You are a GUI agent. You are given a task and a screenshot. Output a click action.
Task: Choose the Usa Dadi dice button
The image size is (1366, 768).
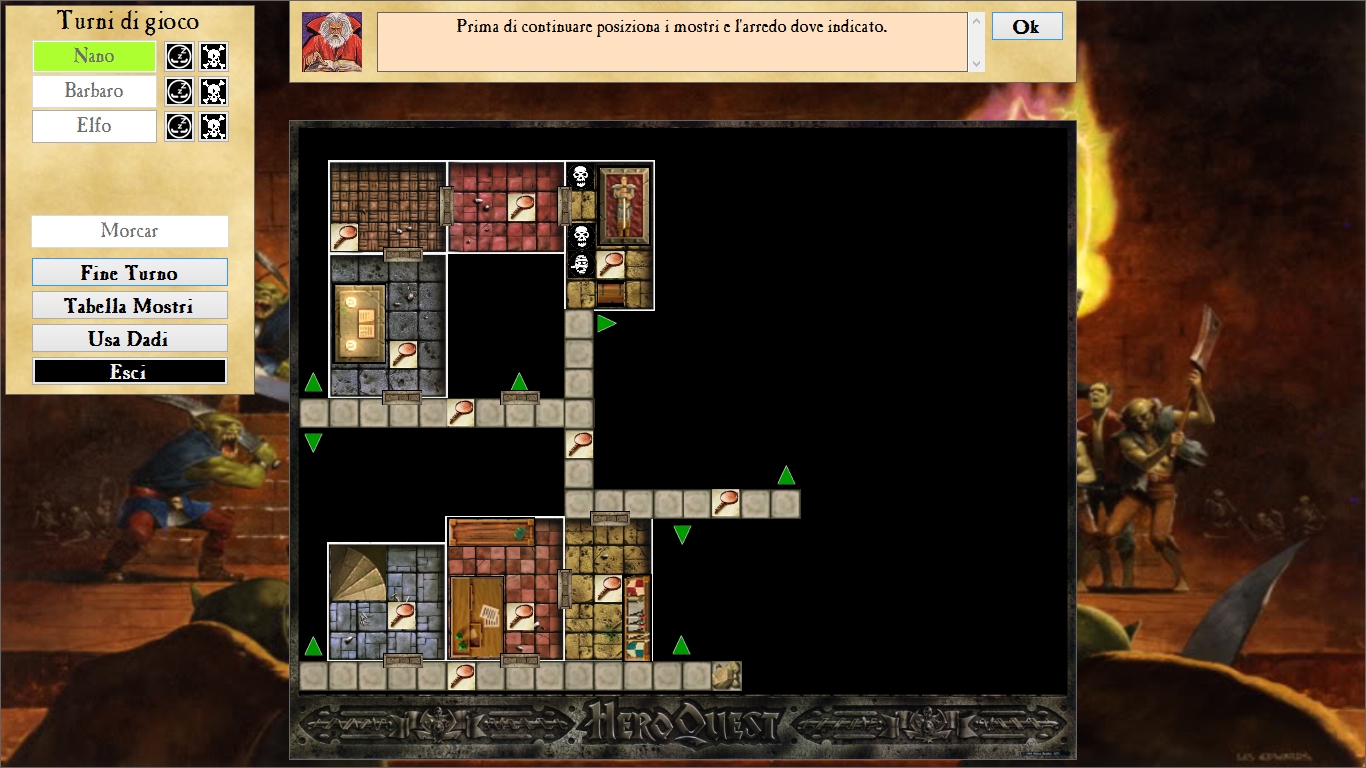[x=130, y=339]
